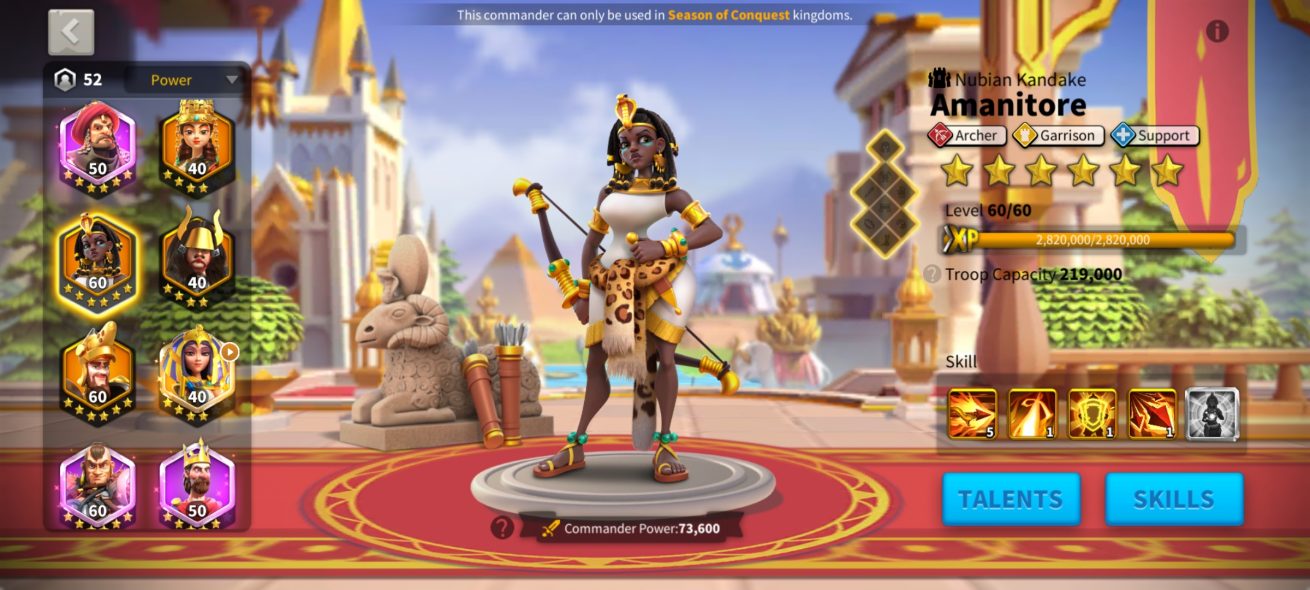Inspect the locked grey statue skill
This screenshot has height=590, width=1310.
point(1212,414)
